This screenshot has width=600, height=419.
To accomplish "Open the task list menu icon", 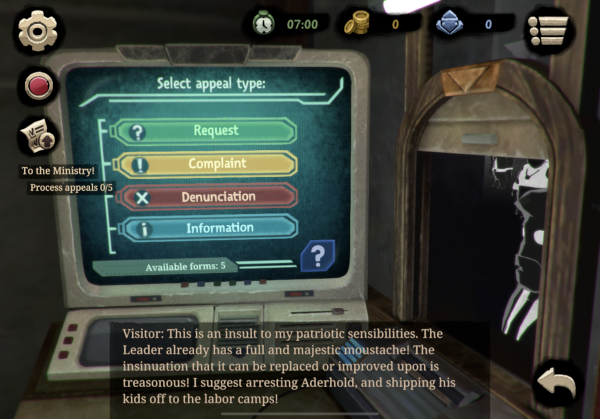I will click(x=552, y=27).
